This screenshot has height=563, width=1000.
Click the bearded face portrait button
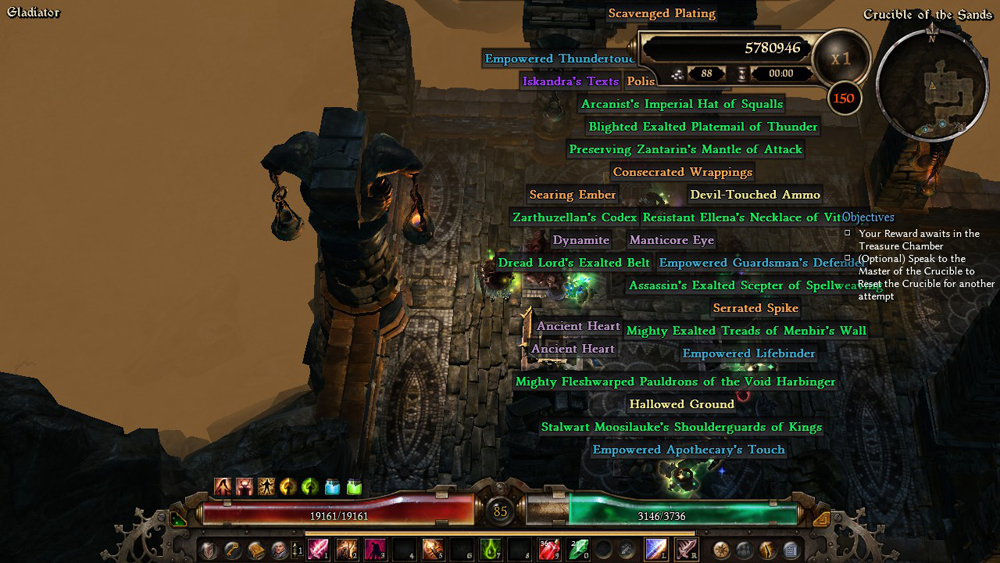tap(279, 549)
